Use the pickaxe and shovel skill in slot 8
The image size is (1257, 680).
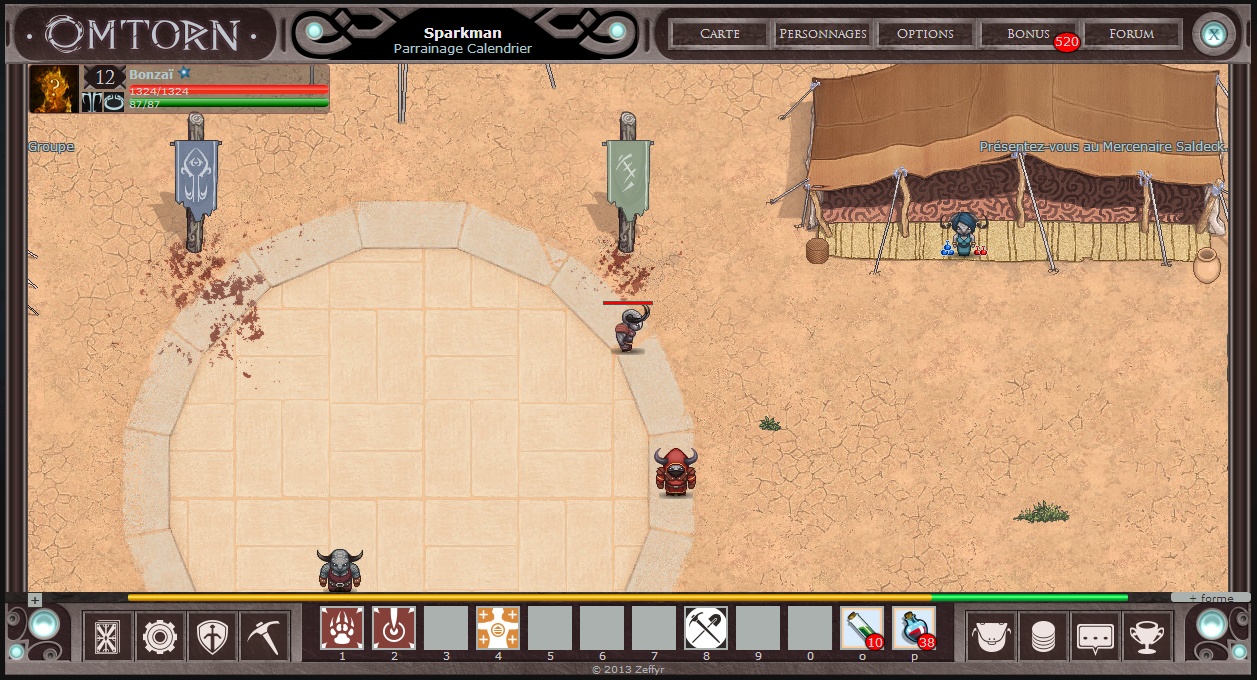(x=706, y=628)
